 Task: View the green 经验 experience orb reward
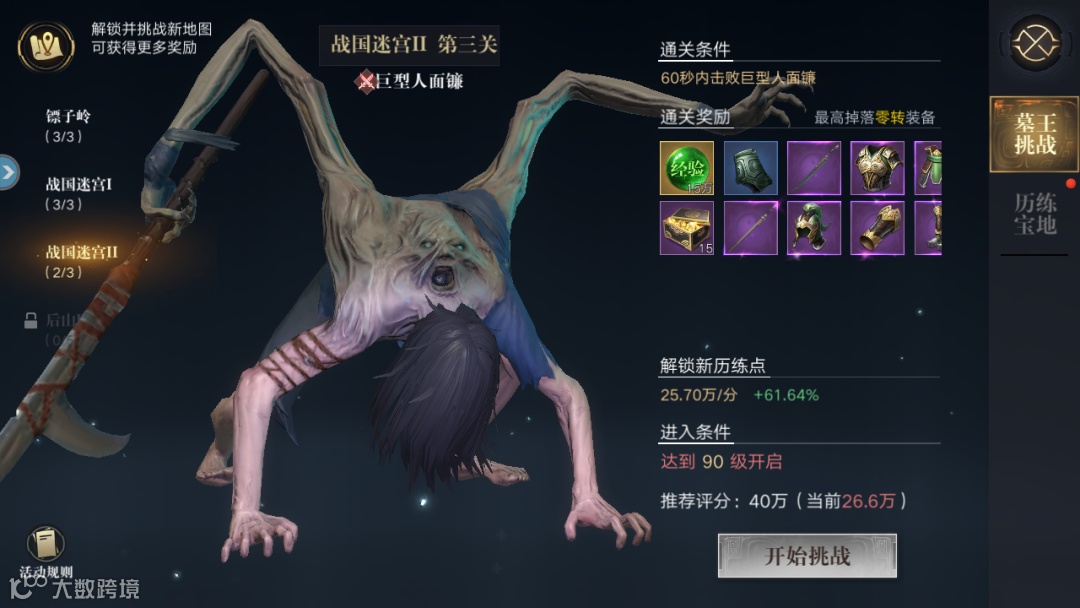click(x=686, y=167)
